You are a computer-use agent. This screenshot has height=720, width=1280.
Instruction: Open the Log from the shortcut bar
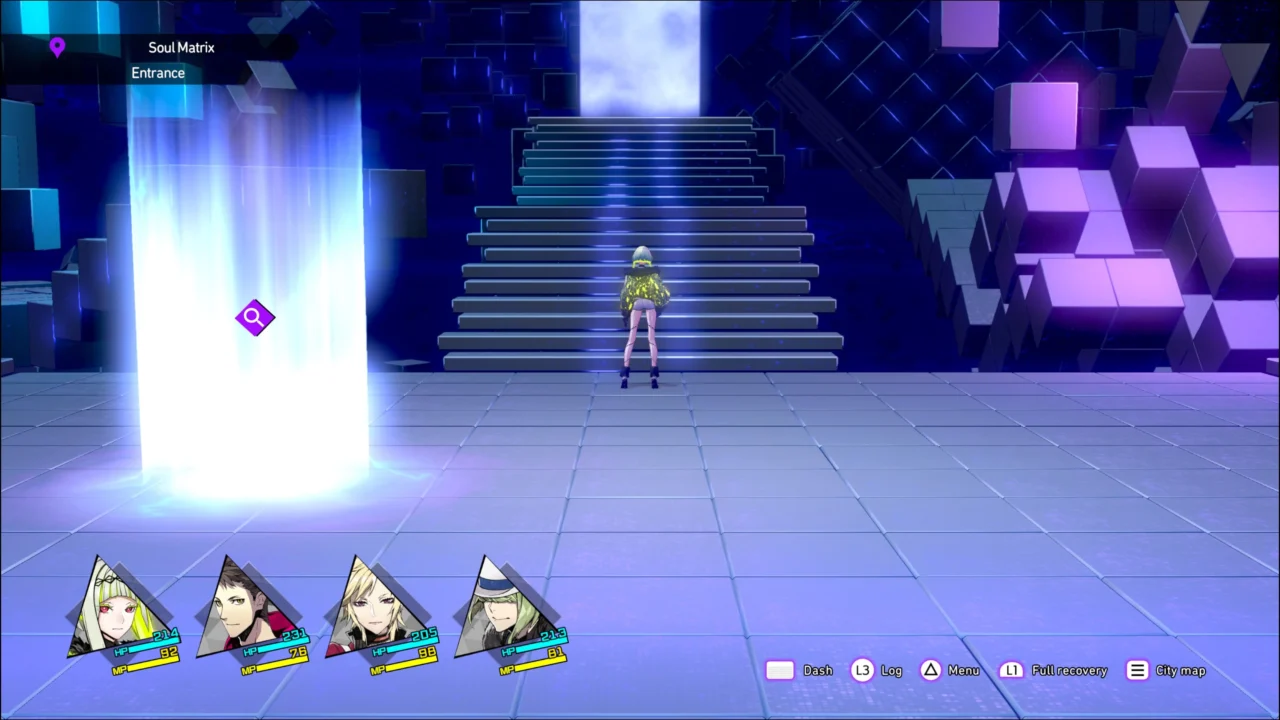tap(890, 670)
